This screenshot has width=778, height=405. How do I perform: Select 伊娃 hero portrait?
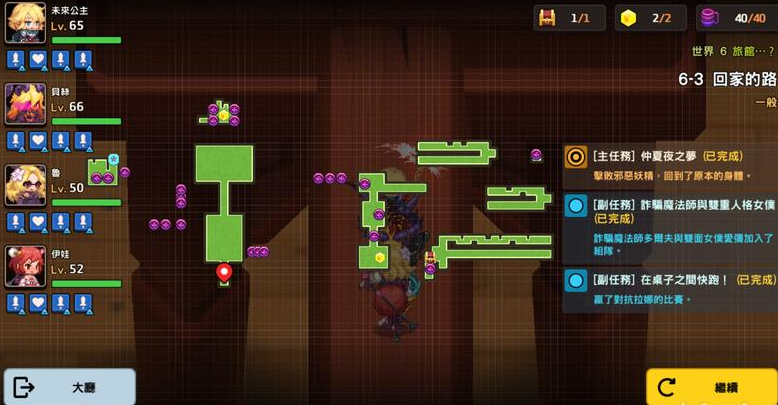tap(25, 266)
